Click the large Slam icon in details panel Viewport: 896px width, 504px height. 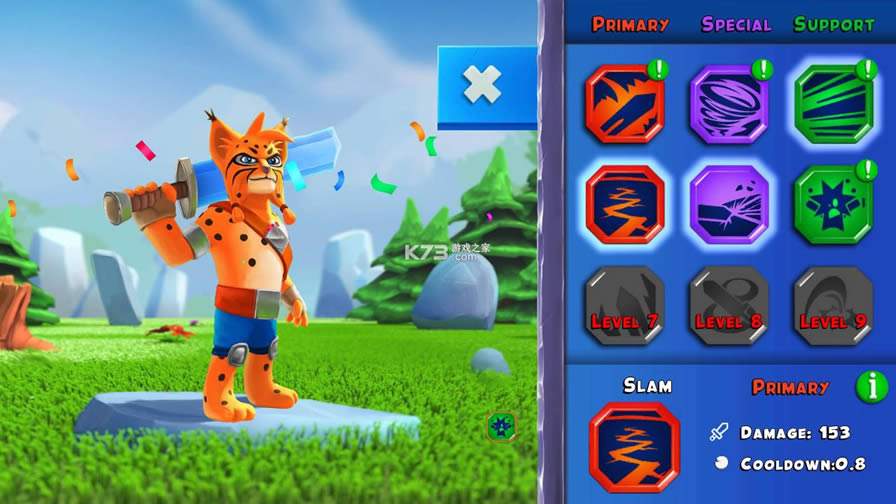click(x=634, y=447)
